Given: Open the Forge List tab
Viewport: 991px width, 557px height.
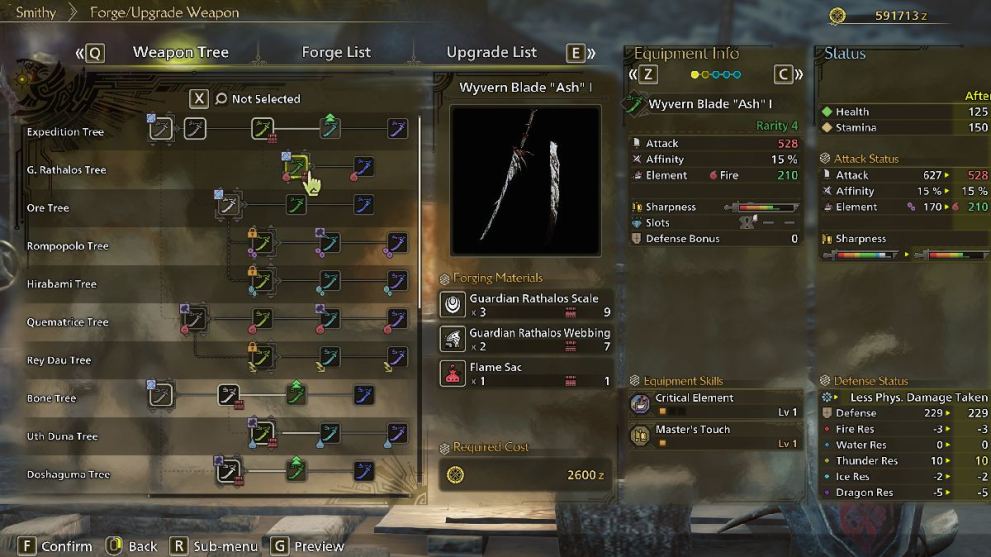Looking at the screenshot, I should click(336, 52).
